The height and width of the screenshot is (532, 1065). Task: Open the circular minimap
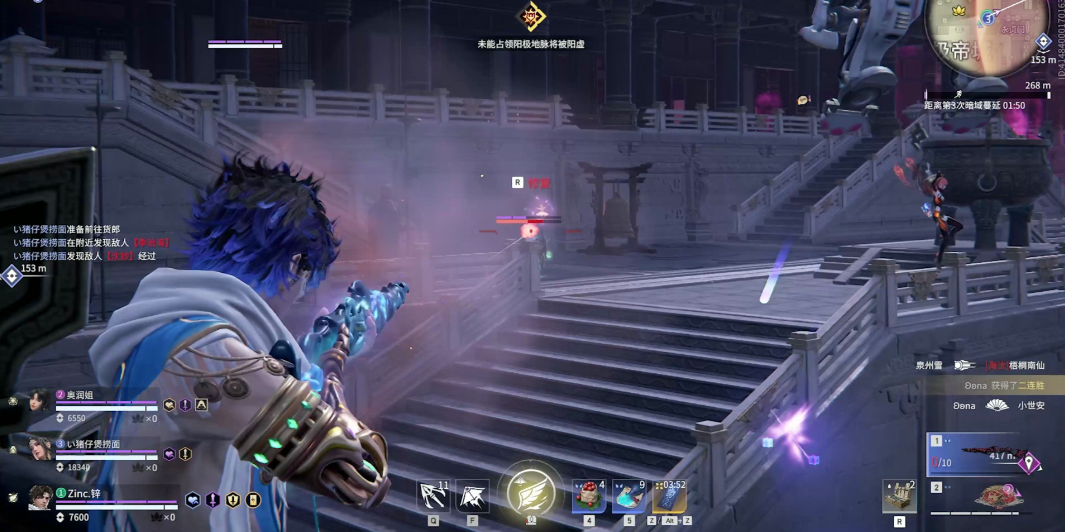(x=987, y=32)
